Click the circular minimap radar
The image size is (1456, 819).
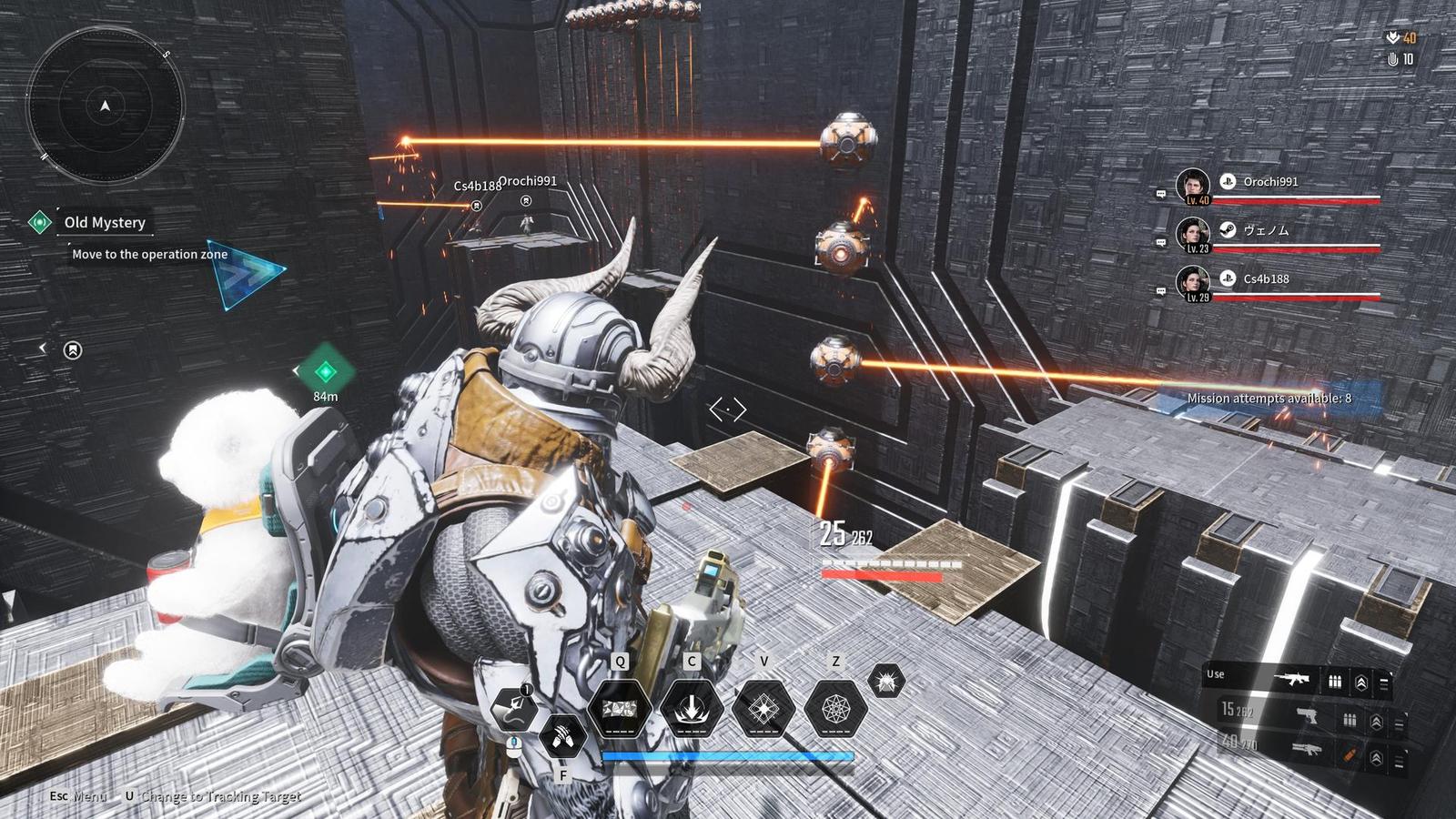105,106
